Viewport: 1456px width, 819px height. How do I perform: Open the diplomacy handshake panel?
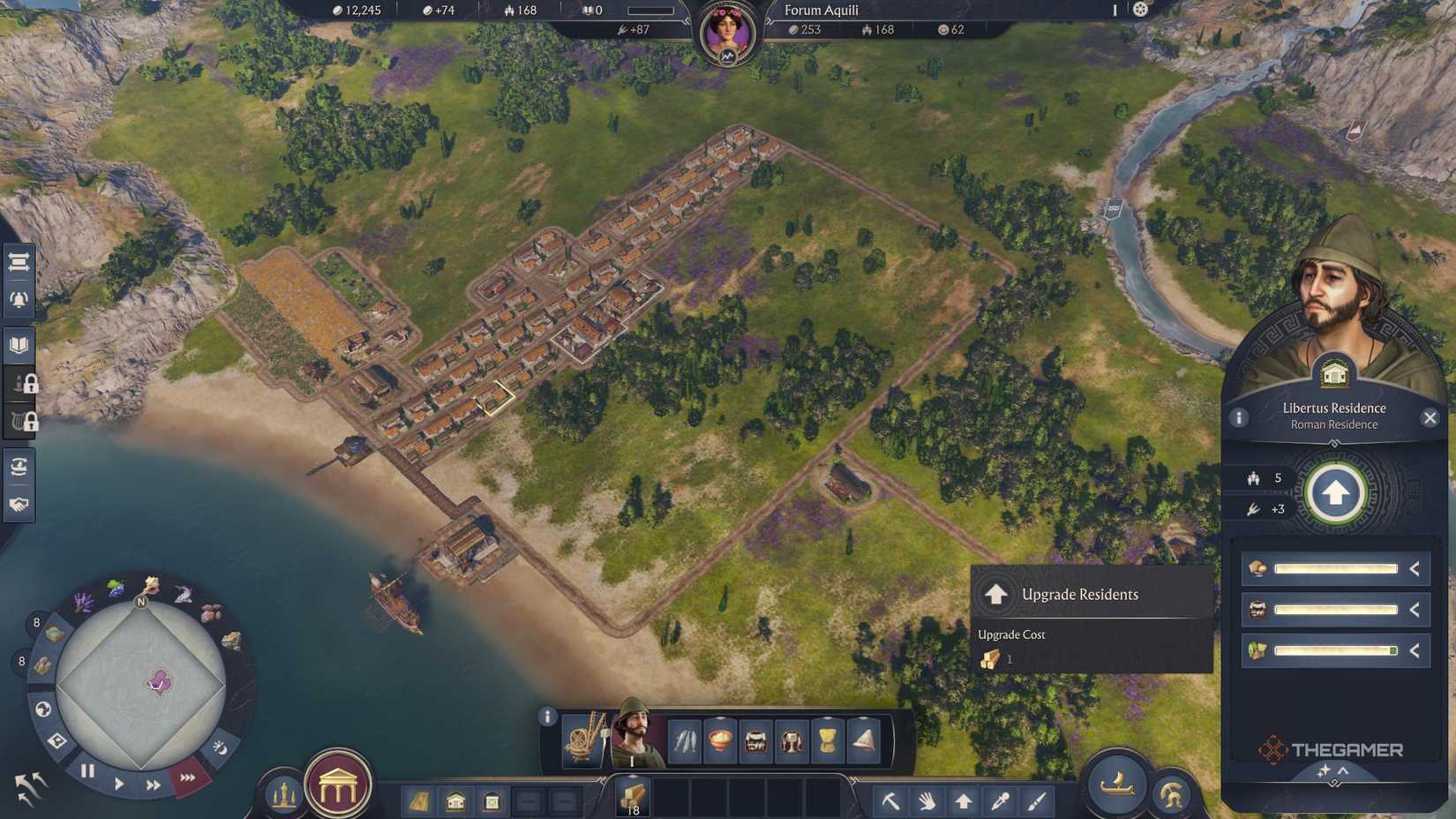point(19,506)
